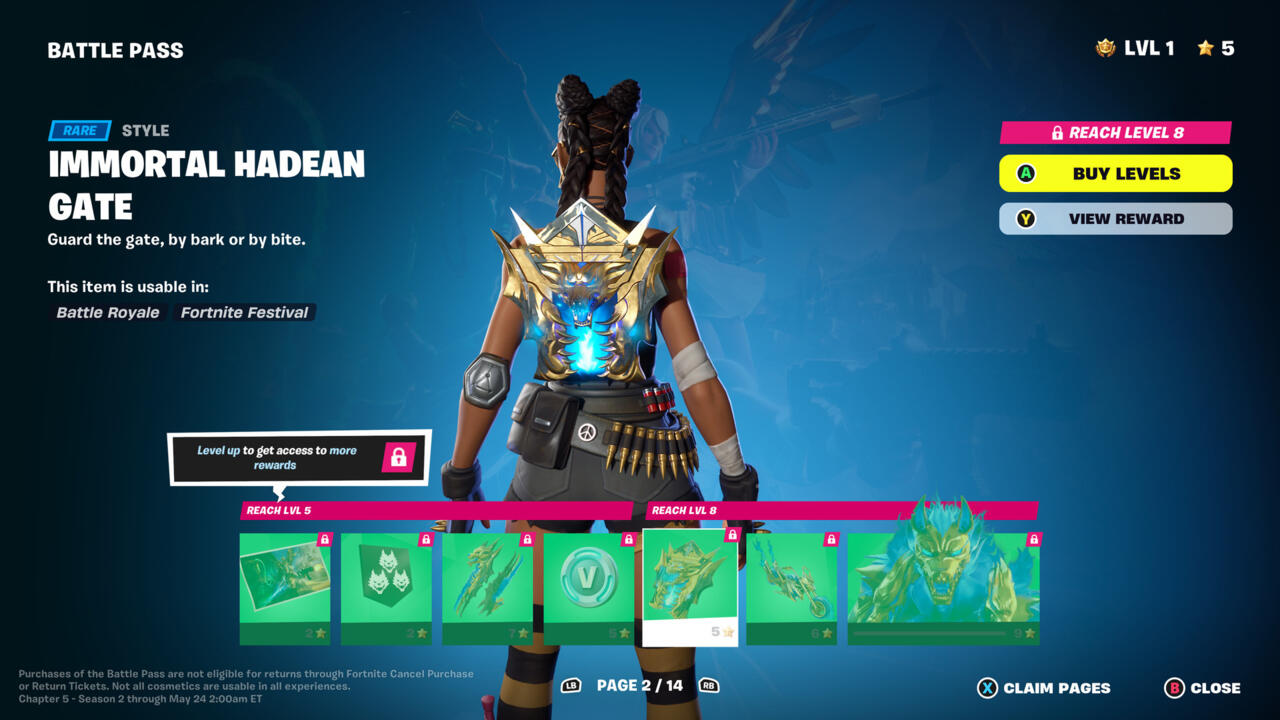Select the golden dual claws reward

tap(487, 588)
